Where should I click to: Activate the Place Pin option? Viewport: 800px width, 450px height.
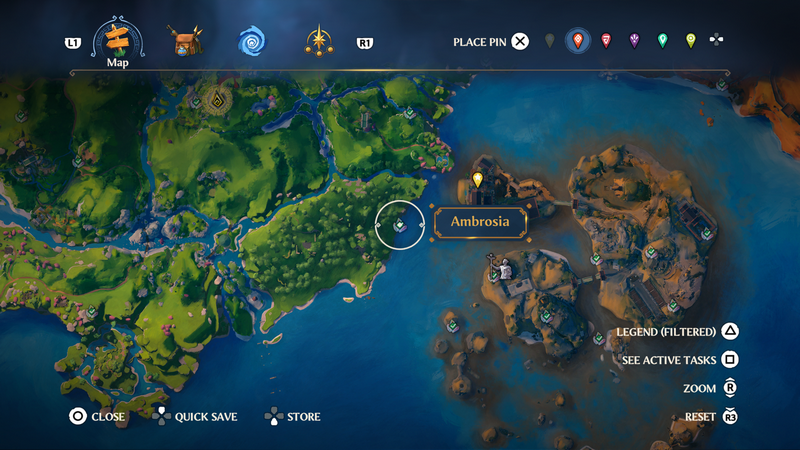pyautogui.click(x=520, y=41)
